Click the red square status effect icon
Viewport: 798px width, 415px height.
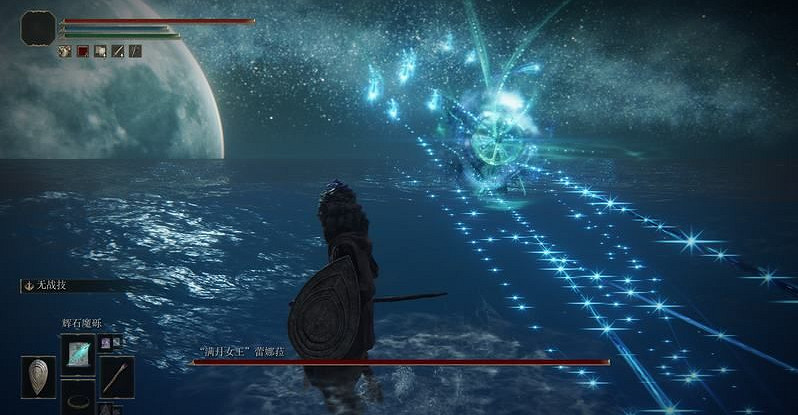point(83,51)
